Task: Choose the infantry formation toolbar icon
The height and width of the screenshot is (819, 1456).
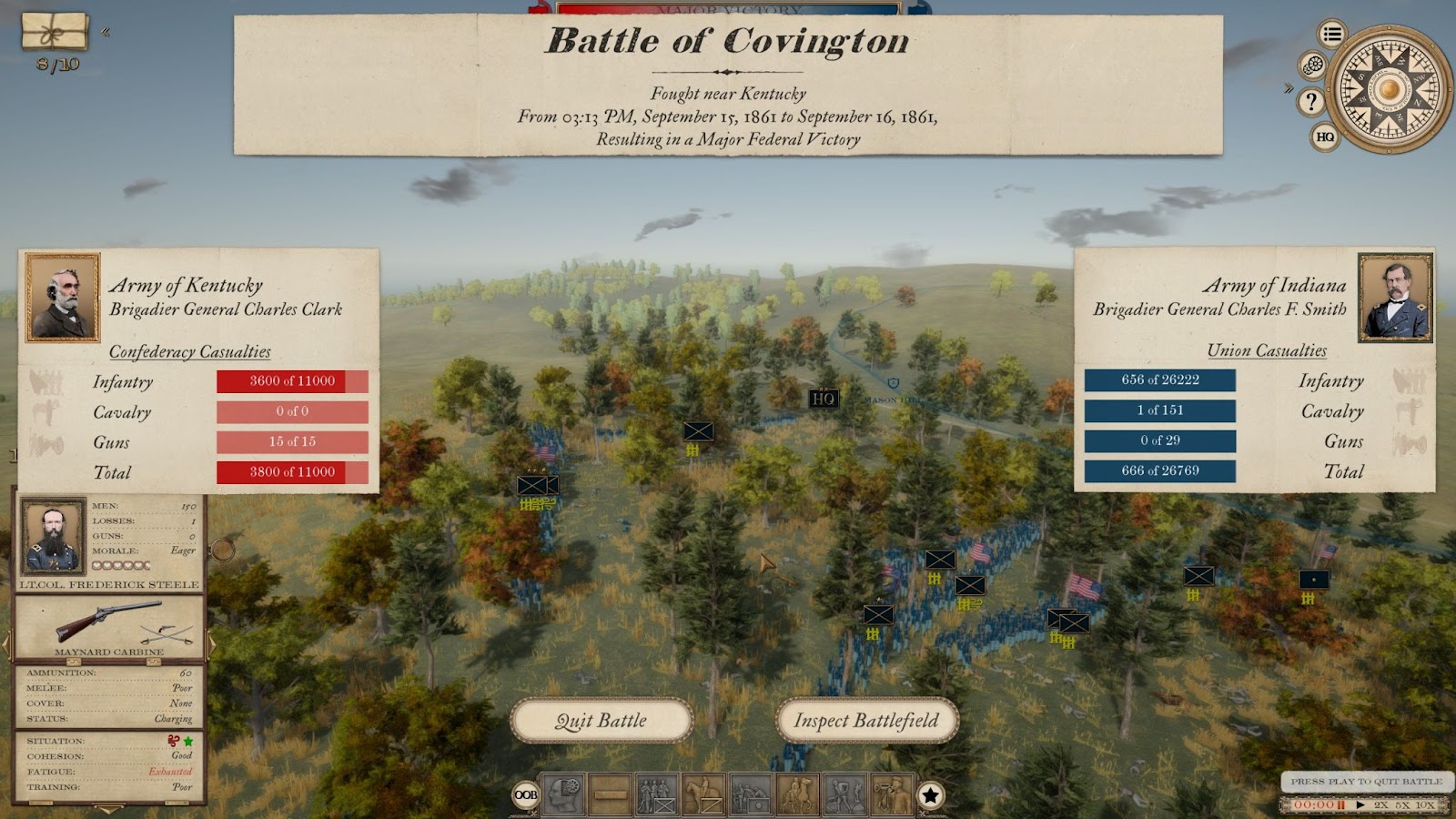Action: pos(657,794)
